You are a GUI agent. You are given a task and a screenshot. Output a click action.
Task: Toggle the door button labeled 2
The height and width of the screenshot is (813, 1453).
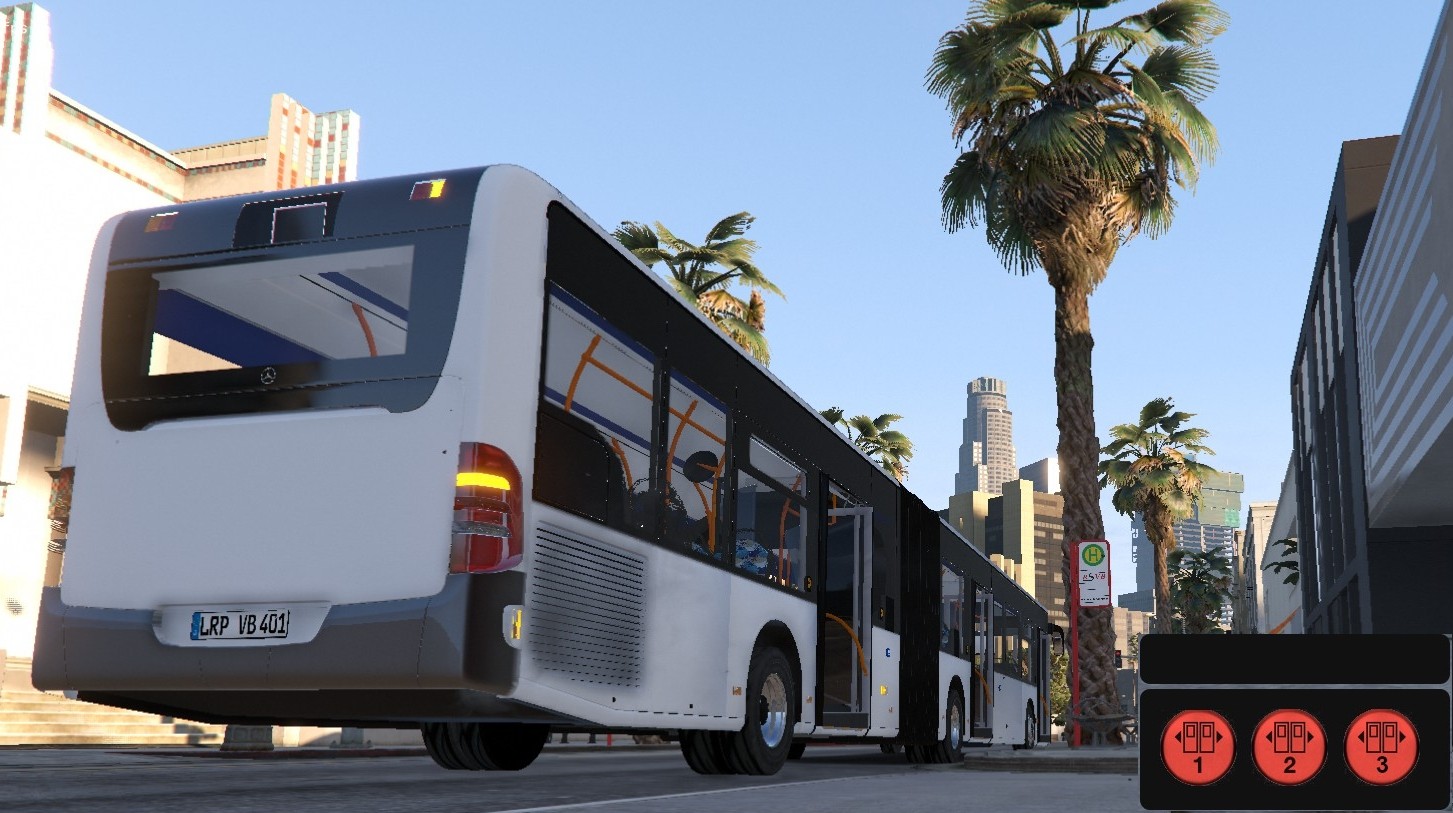coord(1289,748)
